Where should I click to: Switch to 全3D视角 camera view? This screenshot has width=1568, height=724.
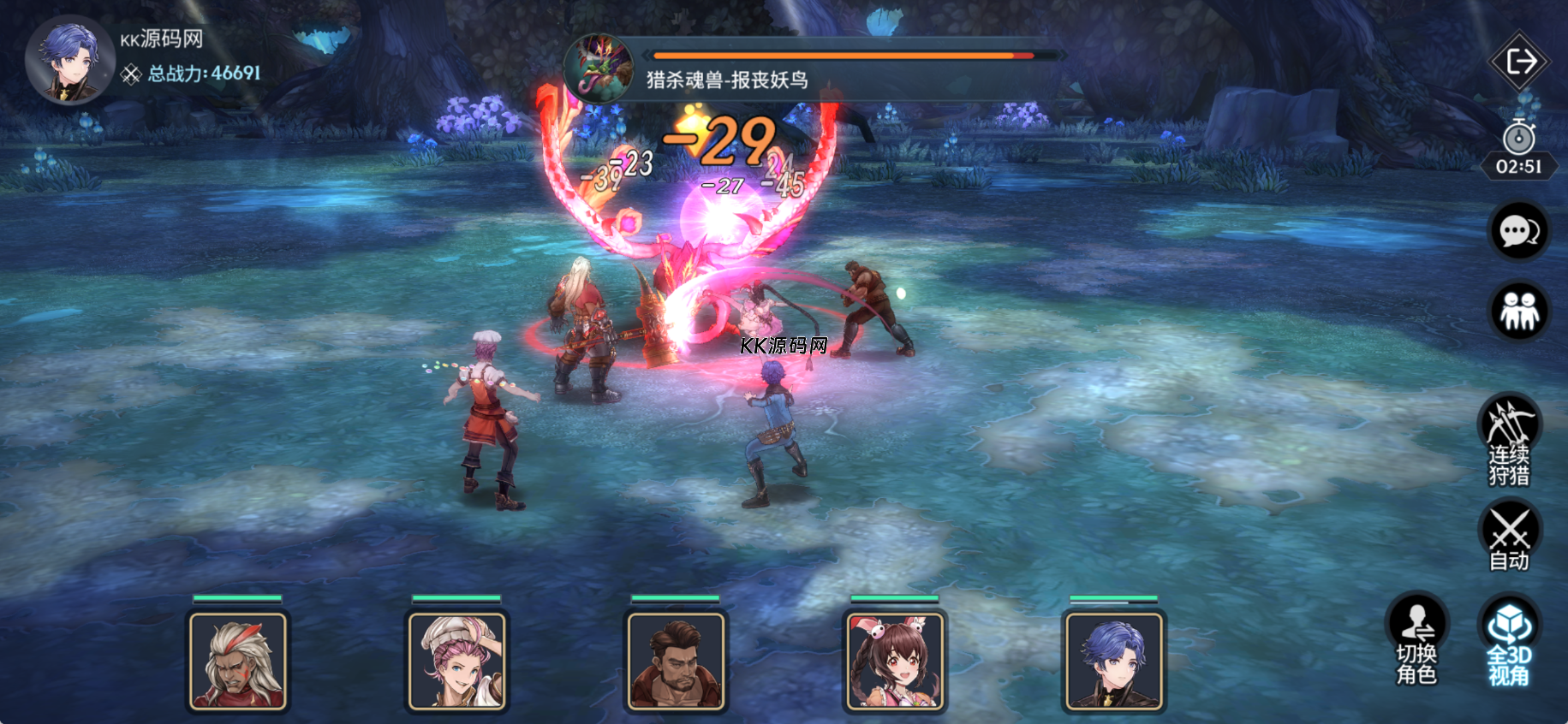pos(1509,638)
